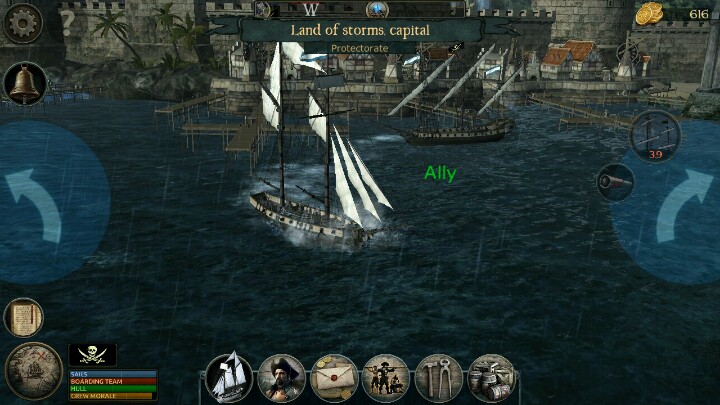Open the captain portrait screen

click(282, 378)
